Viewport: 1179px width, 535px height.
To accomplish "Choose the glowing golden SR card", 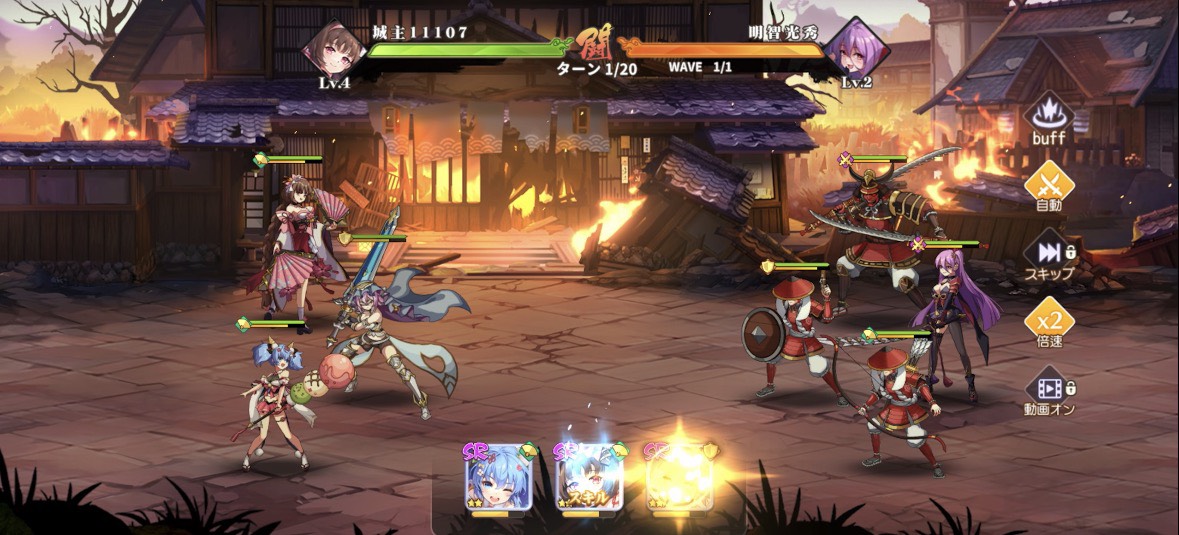I will [680, 477].
